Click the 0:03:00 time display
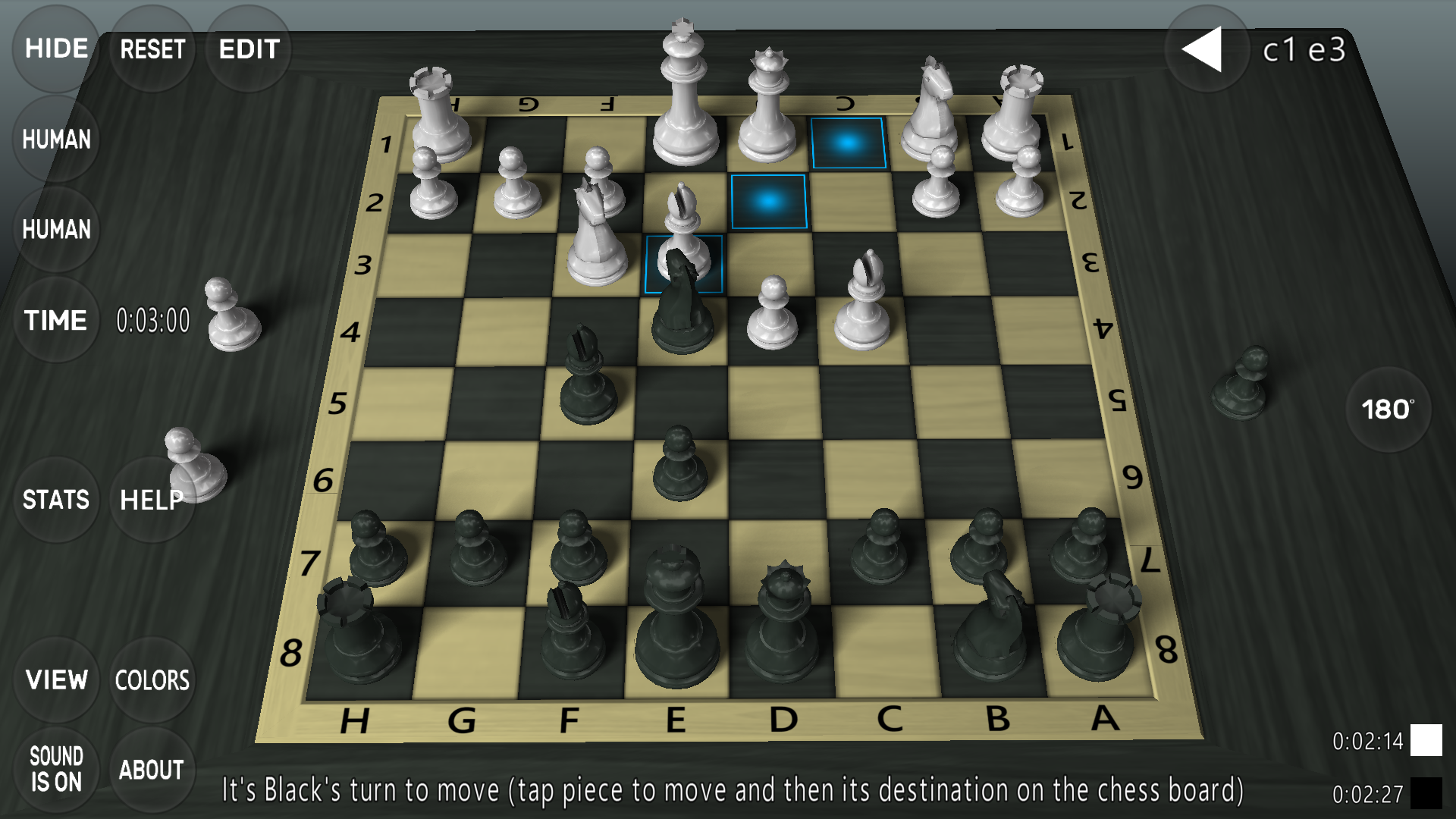1456x819 pixels. click(153, 321)
